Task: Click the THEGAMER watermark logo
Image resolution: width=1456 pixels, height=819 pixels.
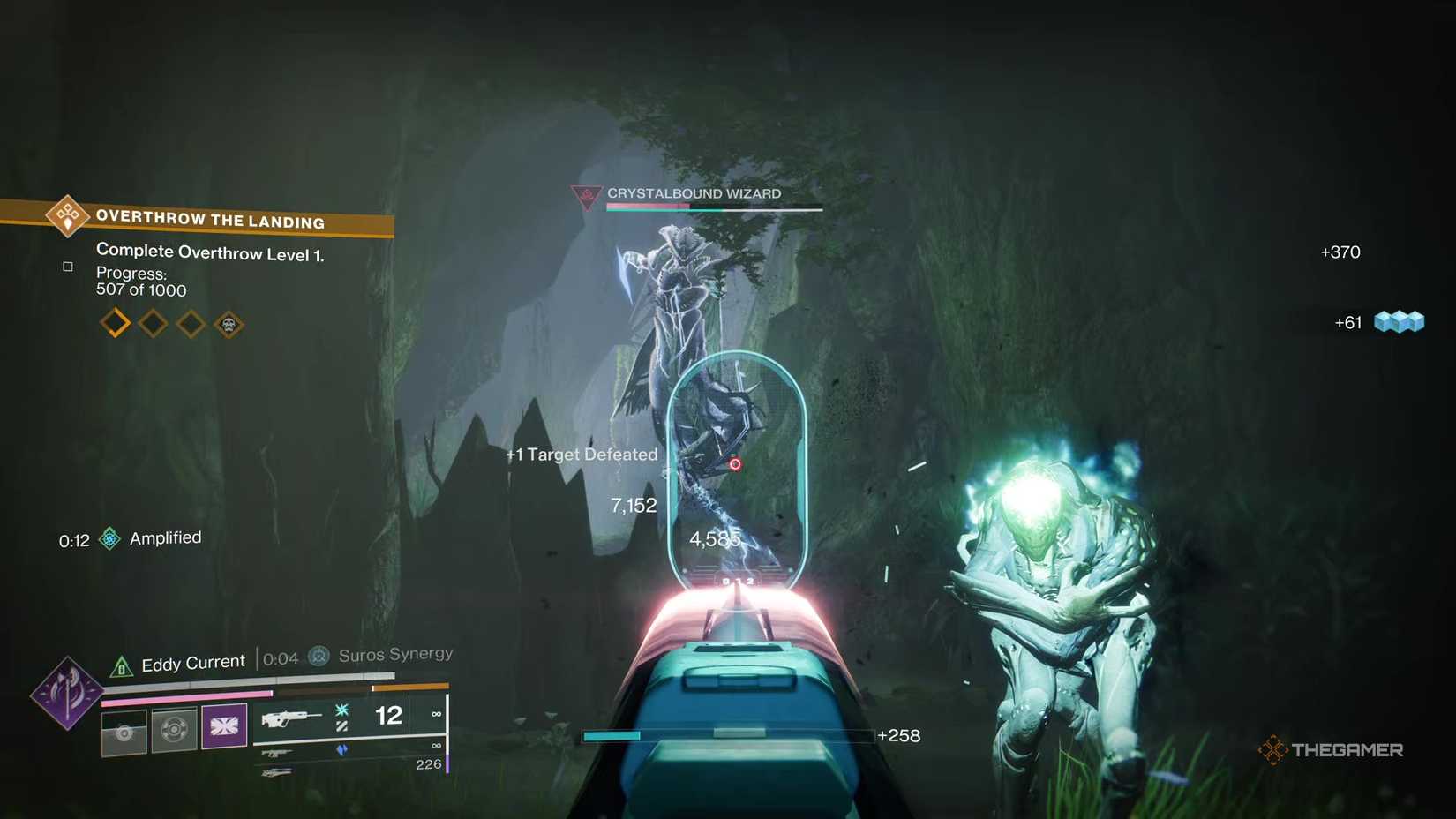Action: coord(1332,749)
